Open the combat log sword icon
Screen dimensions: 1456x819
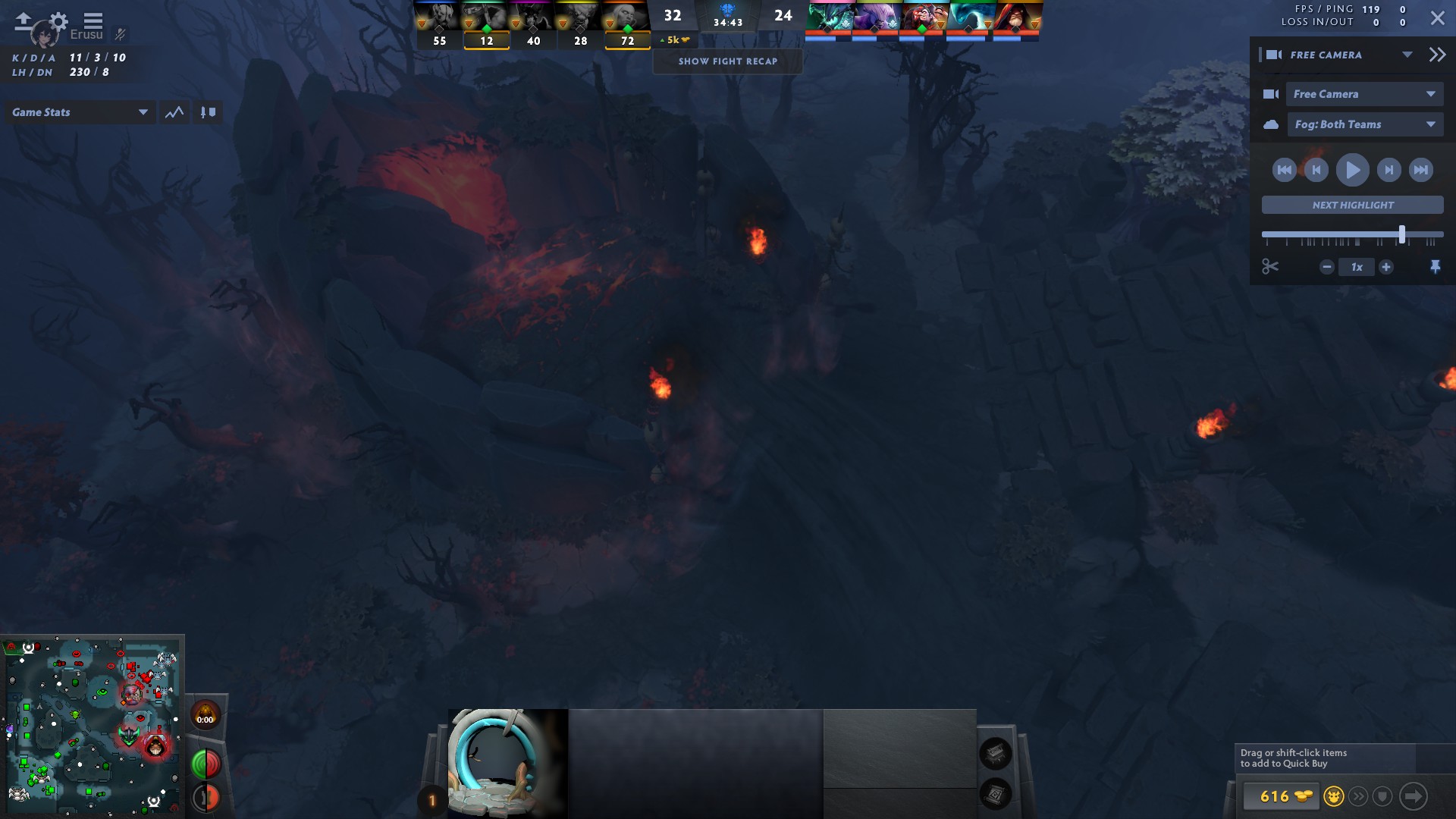click(x=208, y=111)
